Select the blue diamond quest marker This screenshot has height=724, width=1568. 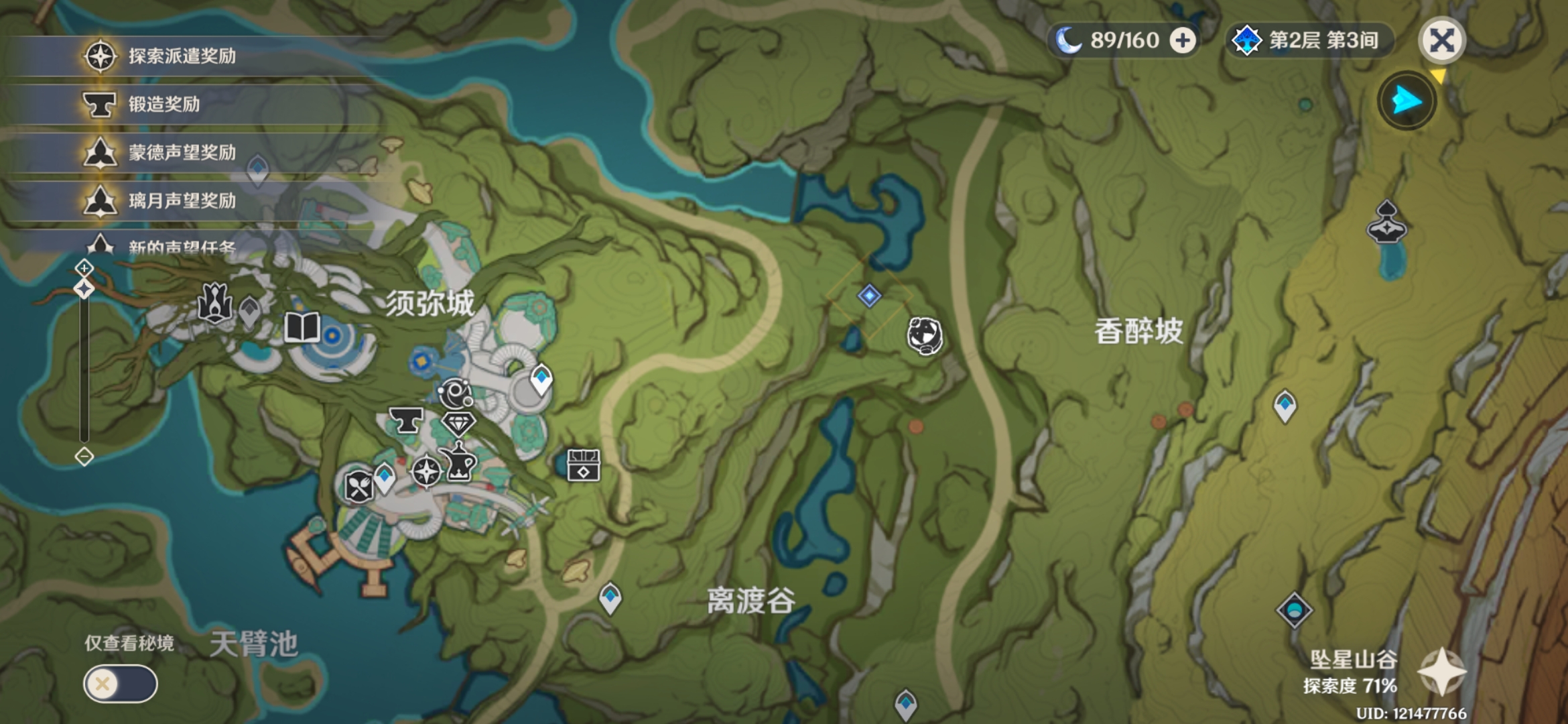(x=869, y=296)
